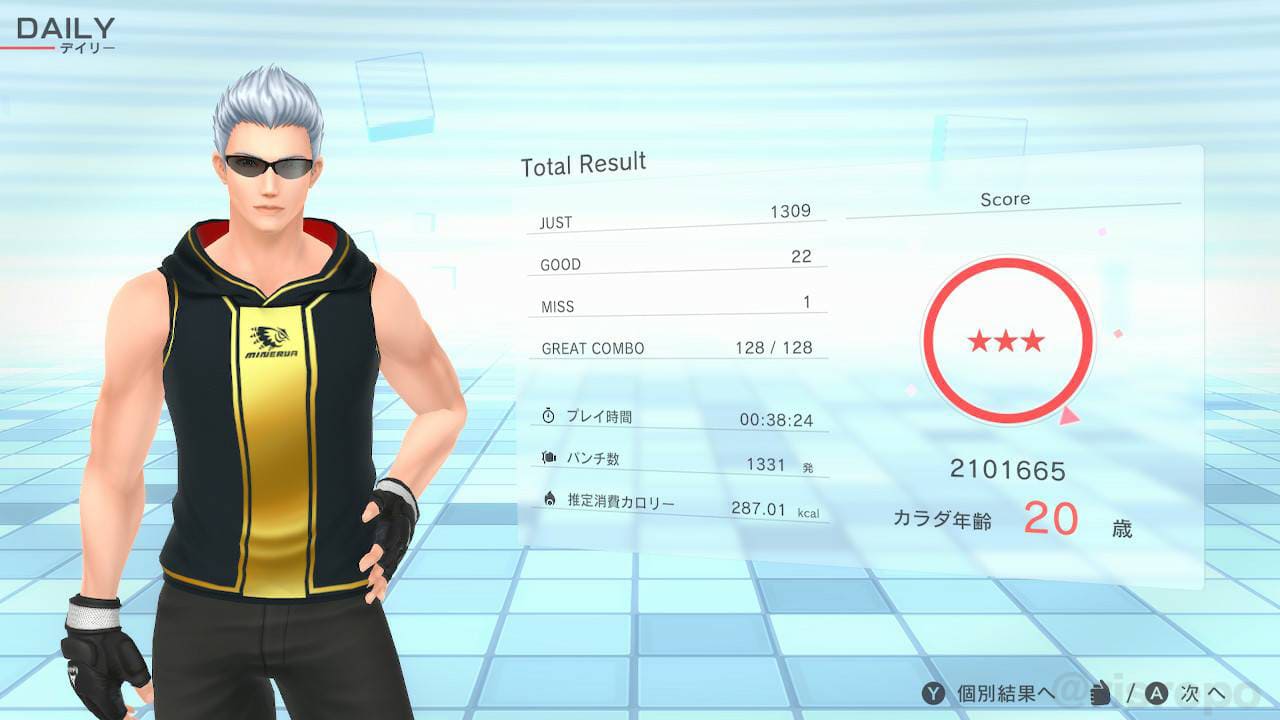Select the three stars inside the score ring
This screenshot has width=1280, height=720.
click(1006, 340)
